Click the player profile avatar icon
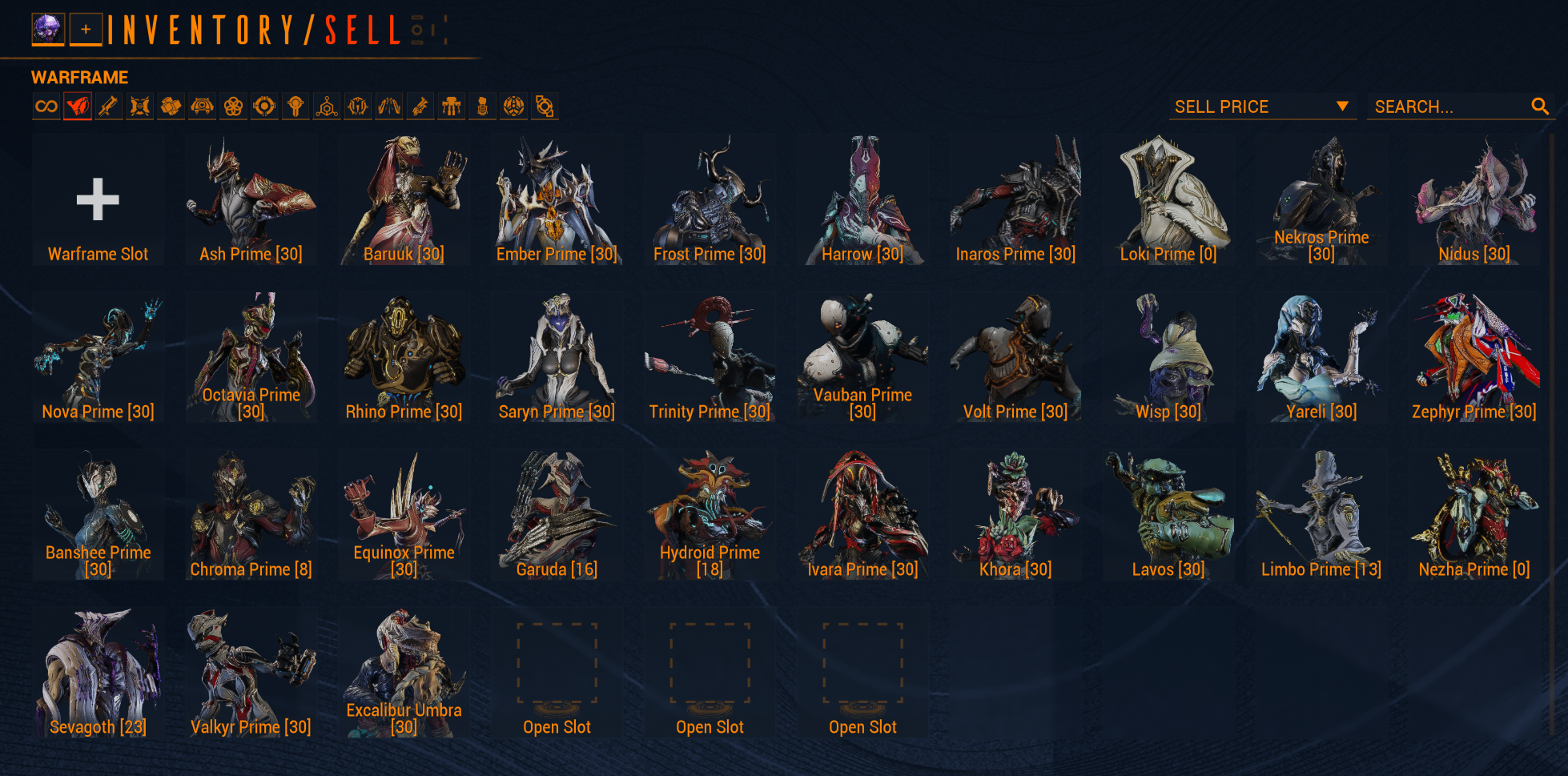1568x776 pixels. [47, 30]
